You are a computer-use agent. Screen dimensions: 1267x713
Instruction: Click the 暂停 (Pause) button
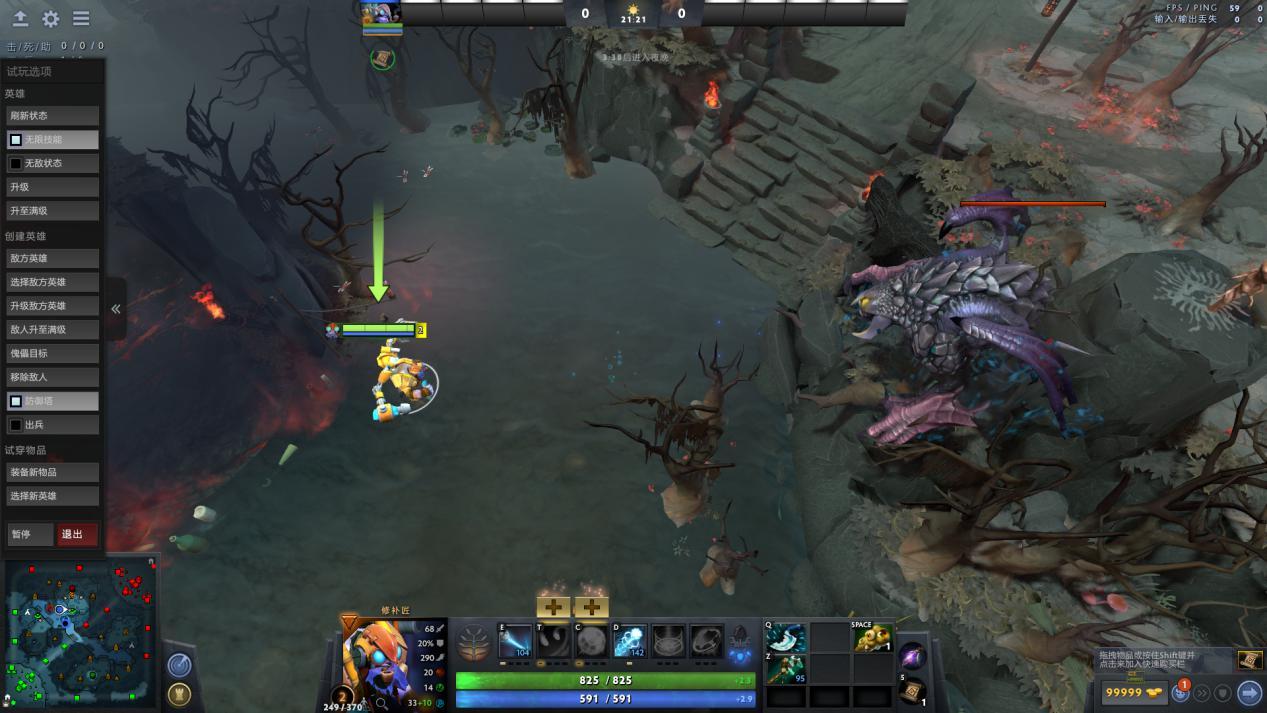[x=29, y=534]
